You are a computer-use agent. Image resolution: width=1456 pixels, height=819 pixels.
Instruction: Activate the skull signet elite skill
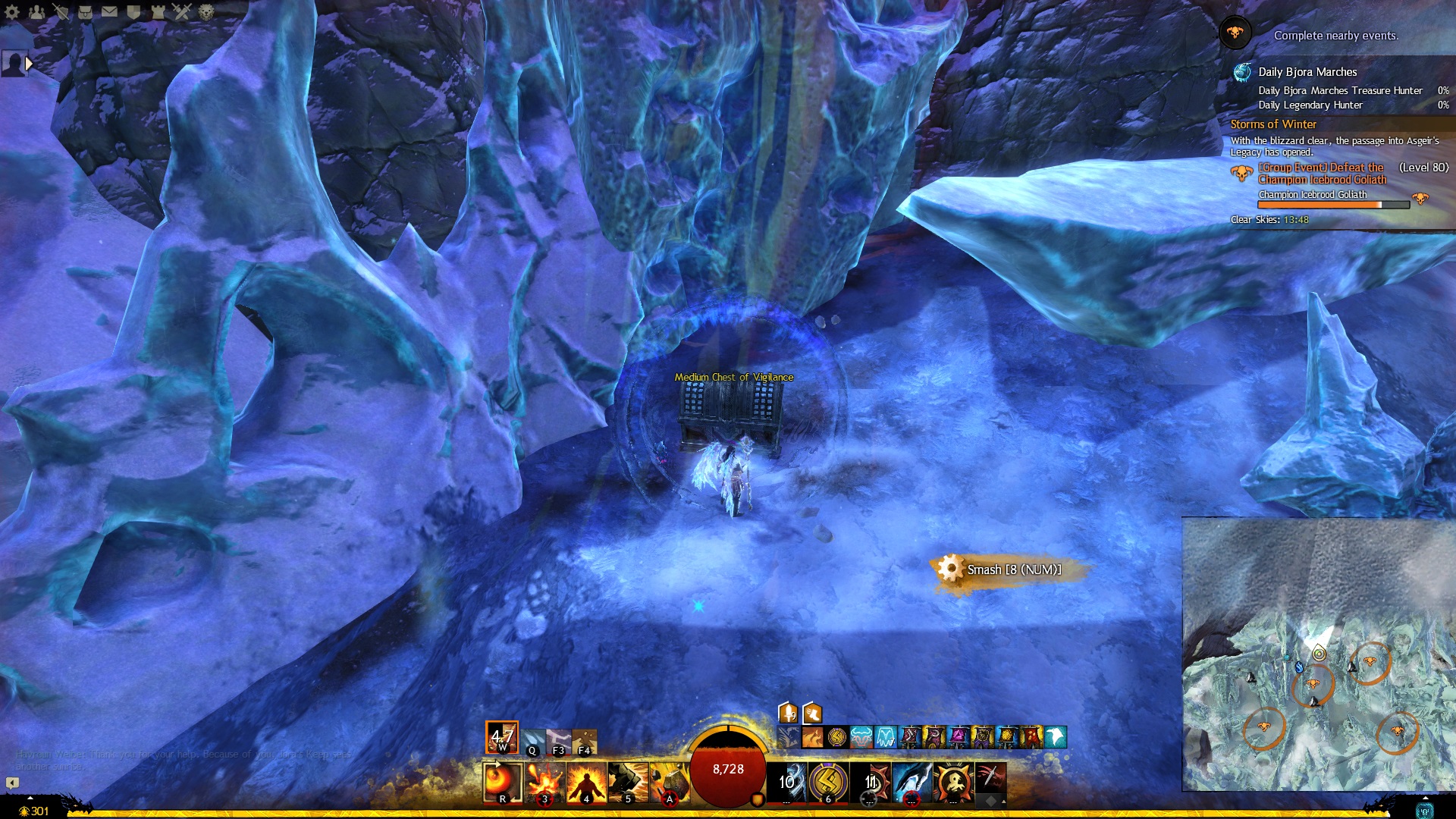(x=953, y=783)
